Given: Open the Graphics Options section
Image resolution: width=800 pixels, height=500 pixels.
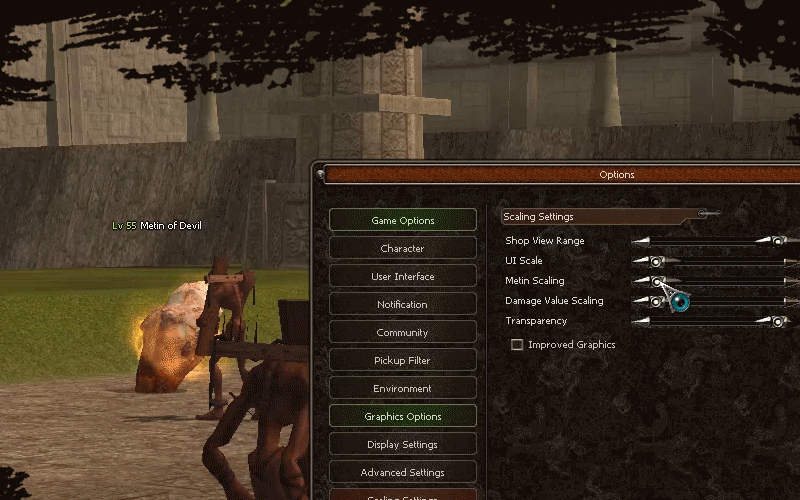Looking at the screenshot, I should (x=402, y=416).
